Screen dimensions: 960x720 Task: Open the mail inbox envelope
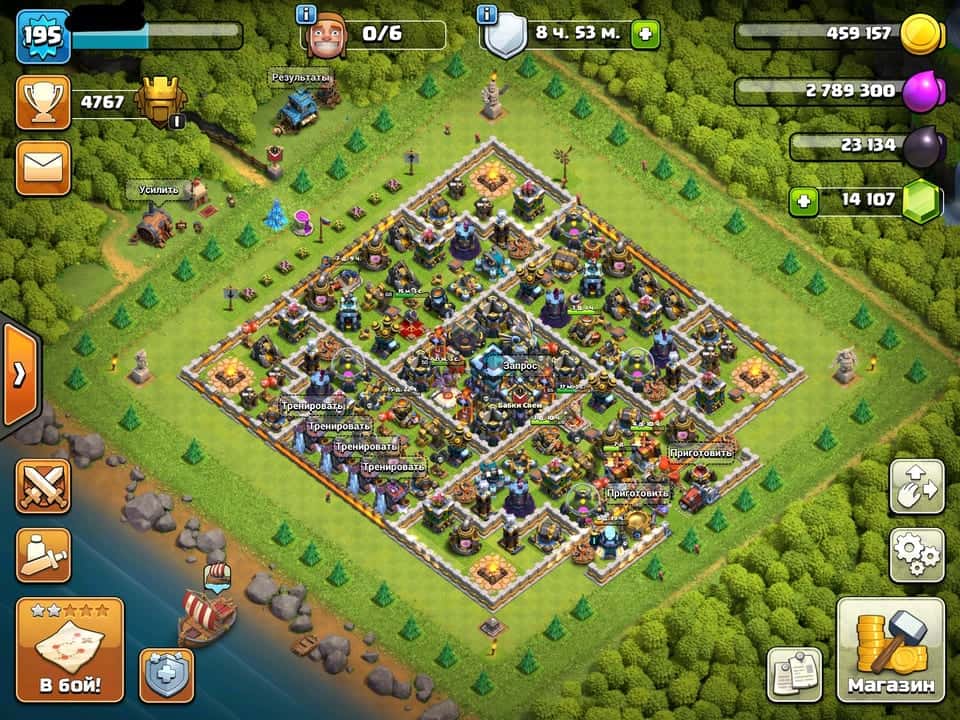(43, 167)
